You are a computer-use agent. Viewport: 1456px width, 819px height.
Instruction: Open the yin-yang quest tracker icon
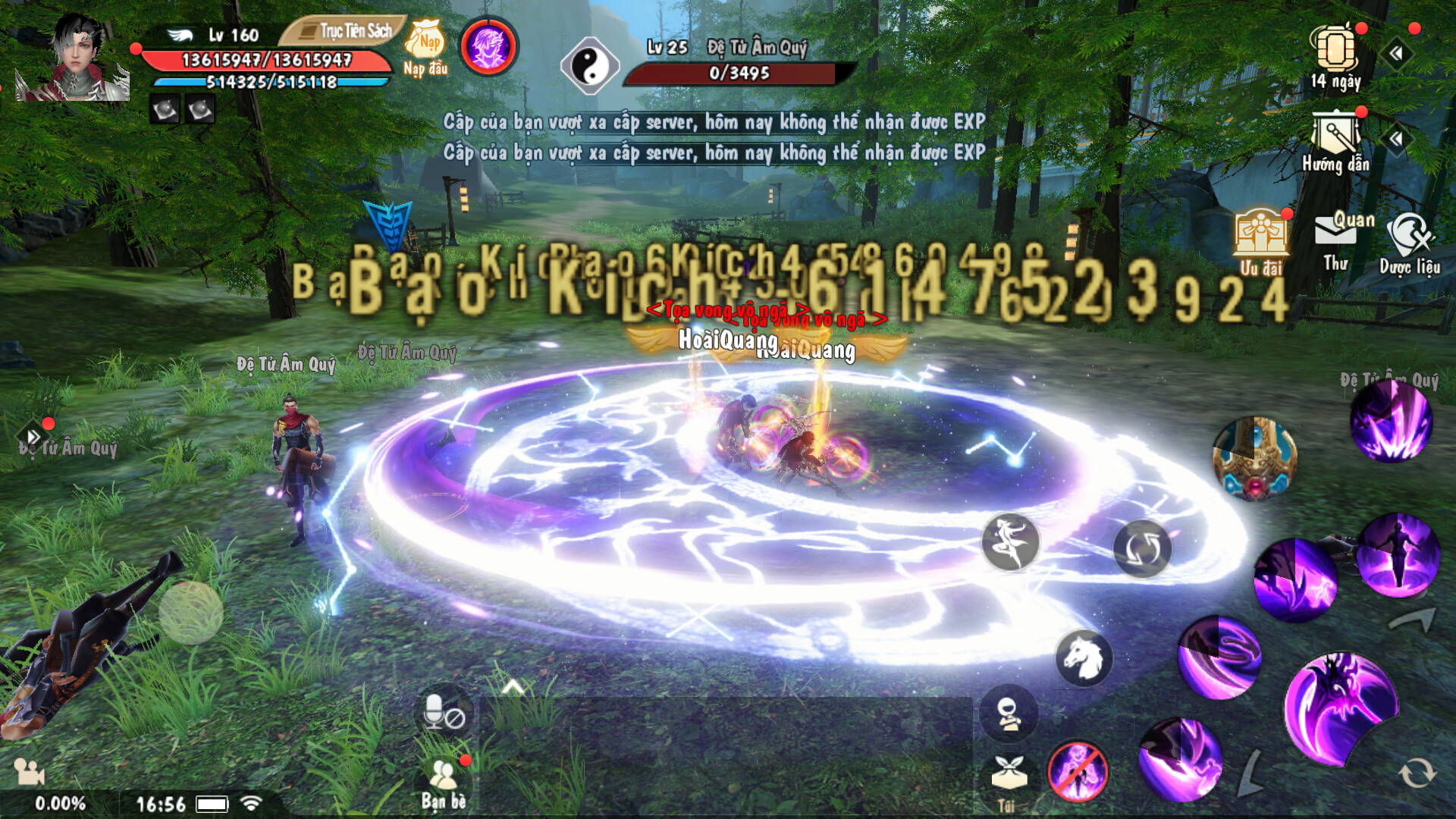click(590, 67)
